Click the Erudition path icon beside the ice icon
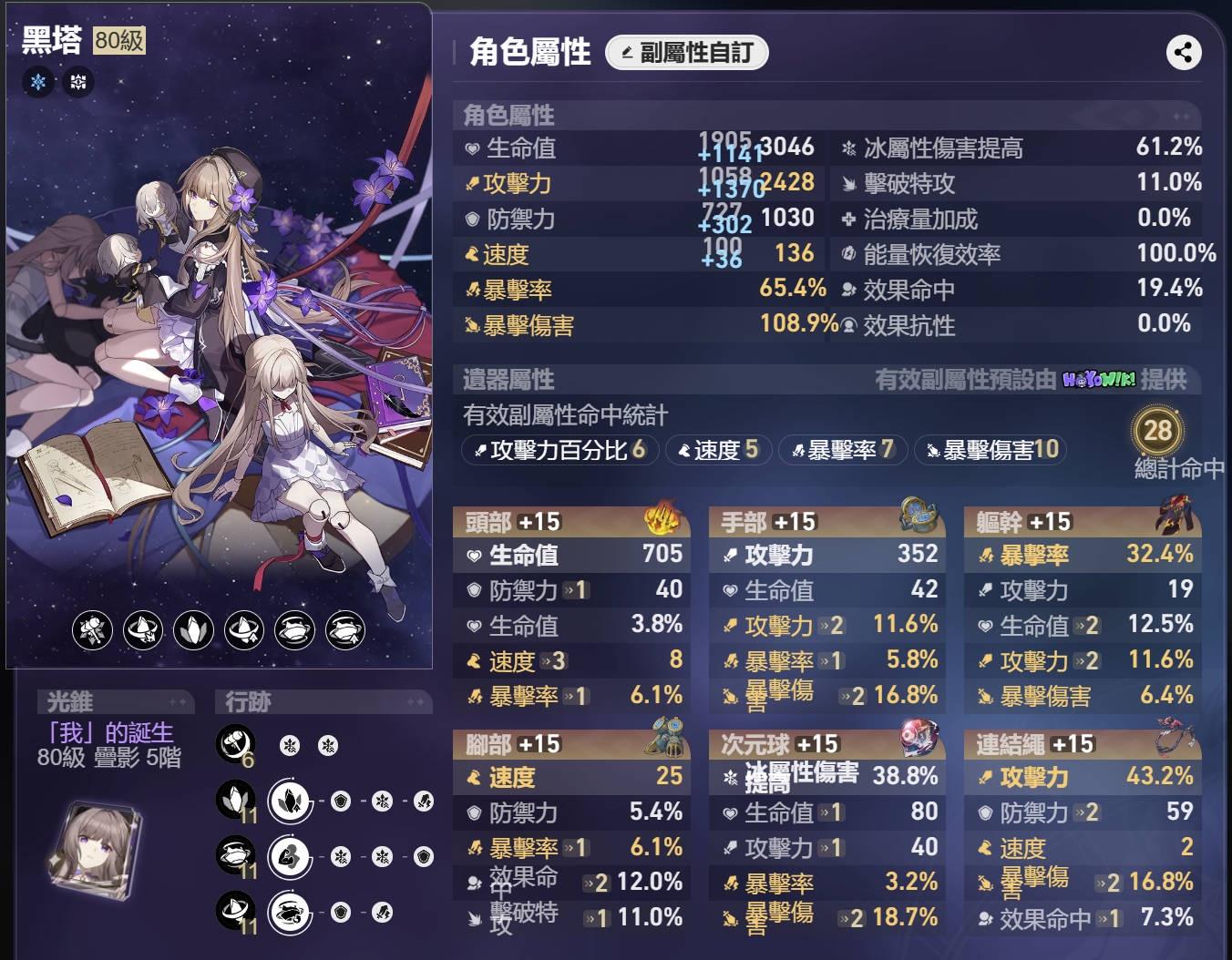This screenshot has width=1232, height=960. pyautogui.click(x=78, y=82)
